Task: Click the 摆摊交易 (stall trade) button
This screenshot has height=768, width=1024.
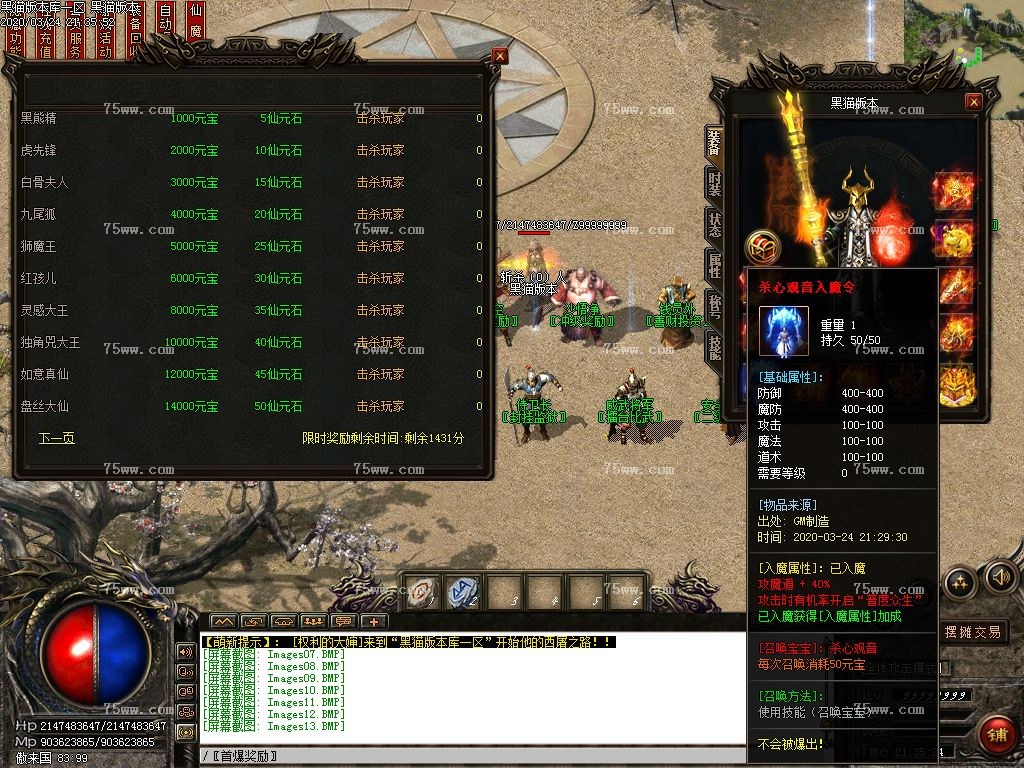Action: 973,632
